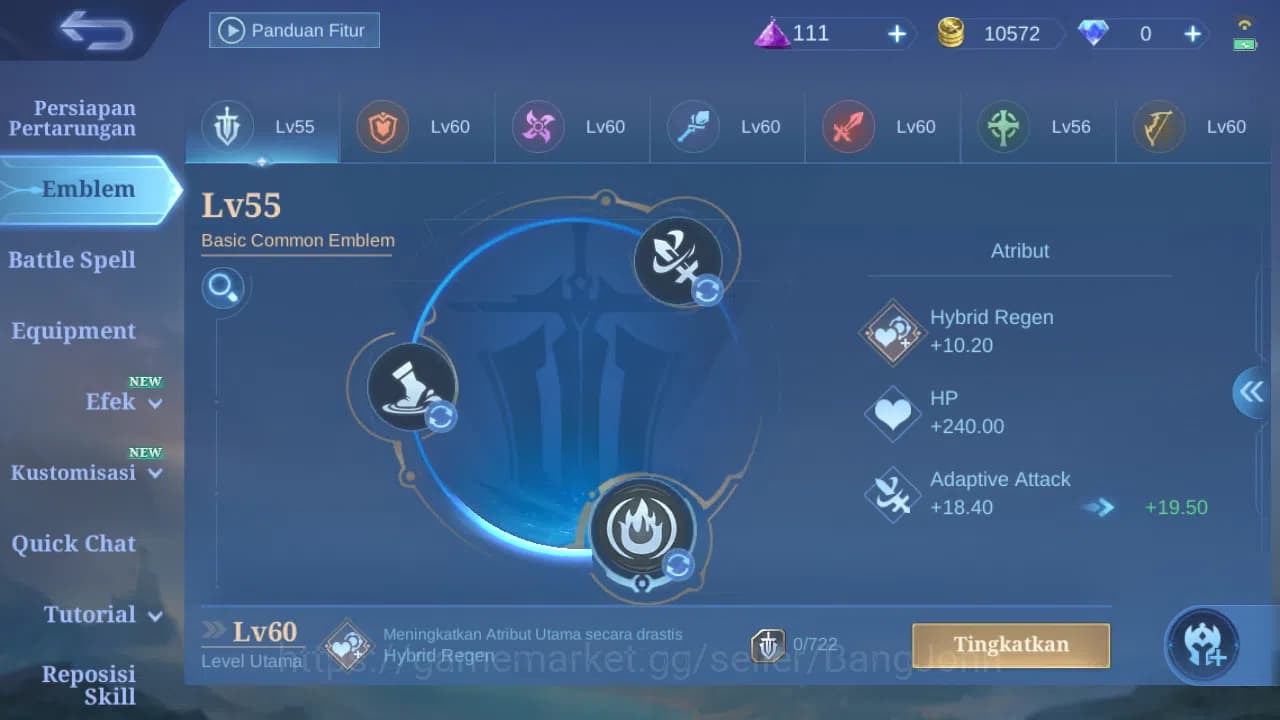This screenshot has width=1280, height=720.
Task: Open the Support Lv56 emblem tab
Action: tap(1038, 127)
